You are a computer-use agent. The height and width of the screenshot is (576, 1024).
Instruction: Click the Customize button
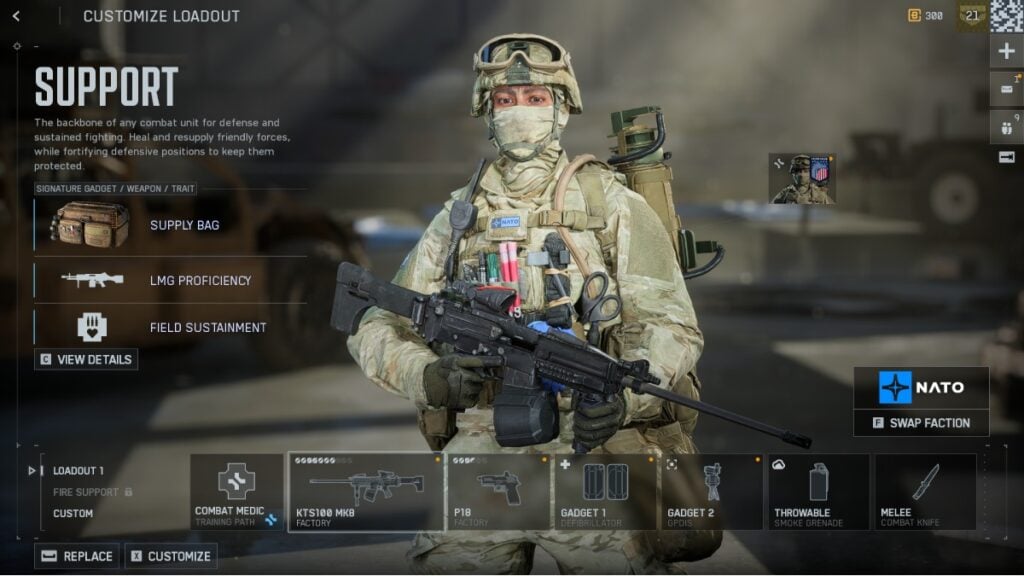170,556
